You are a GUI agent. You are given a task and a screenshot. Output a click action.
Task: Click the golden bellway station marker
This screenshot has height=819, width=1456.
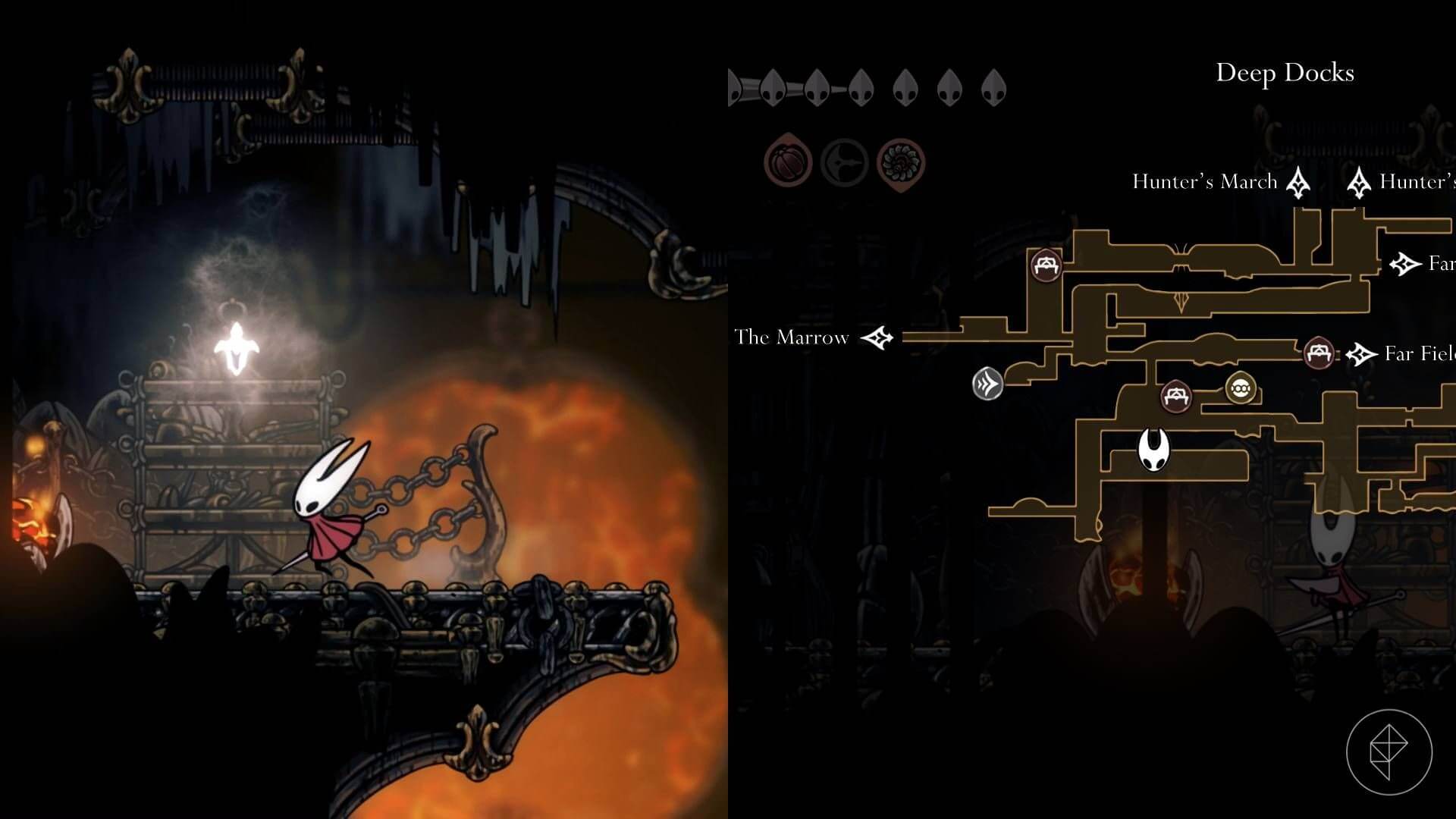[x=1240, y=388]
